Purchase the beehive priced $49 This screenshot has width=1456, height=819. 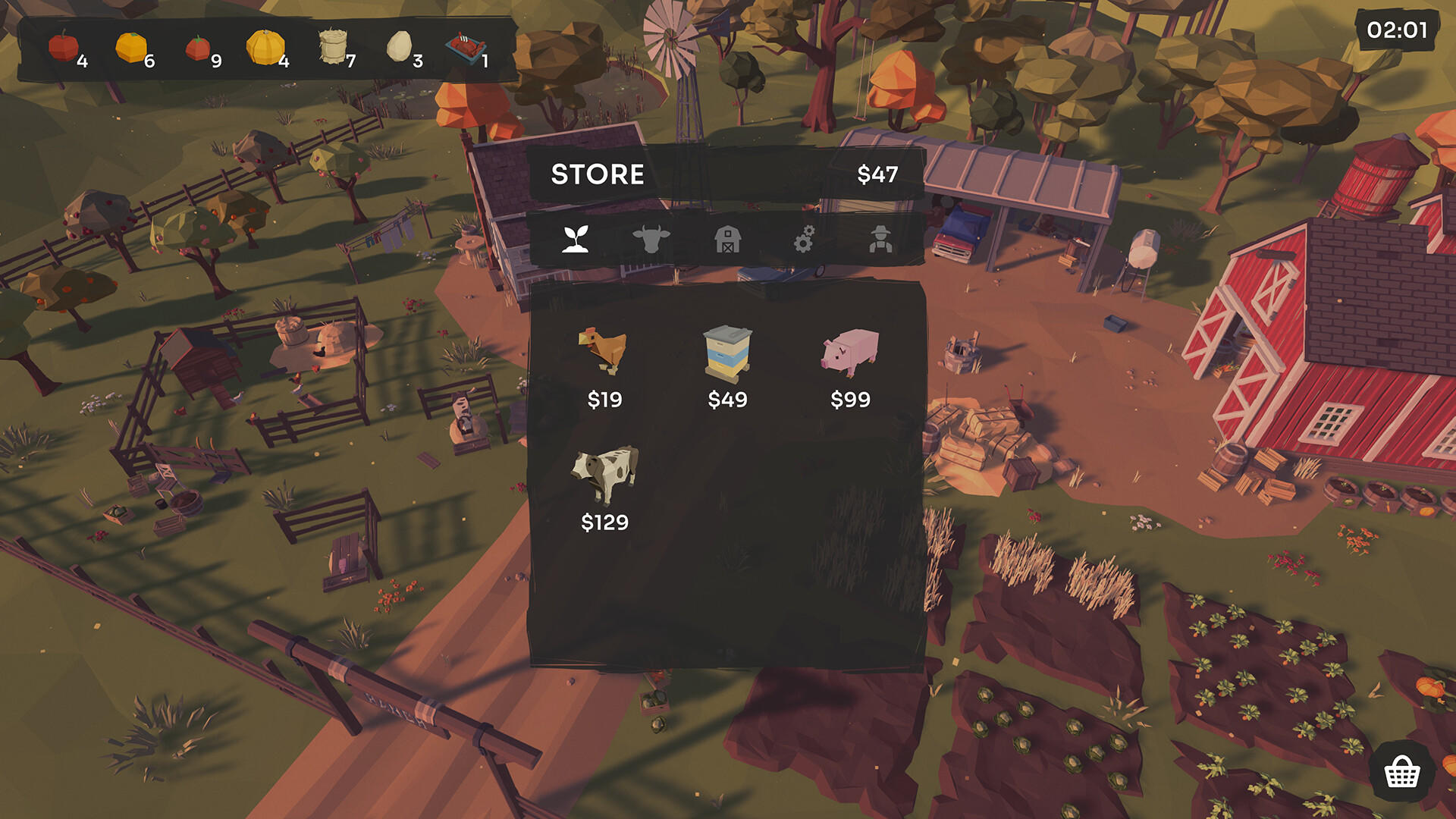click(726, 356)
